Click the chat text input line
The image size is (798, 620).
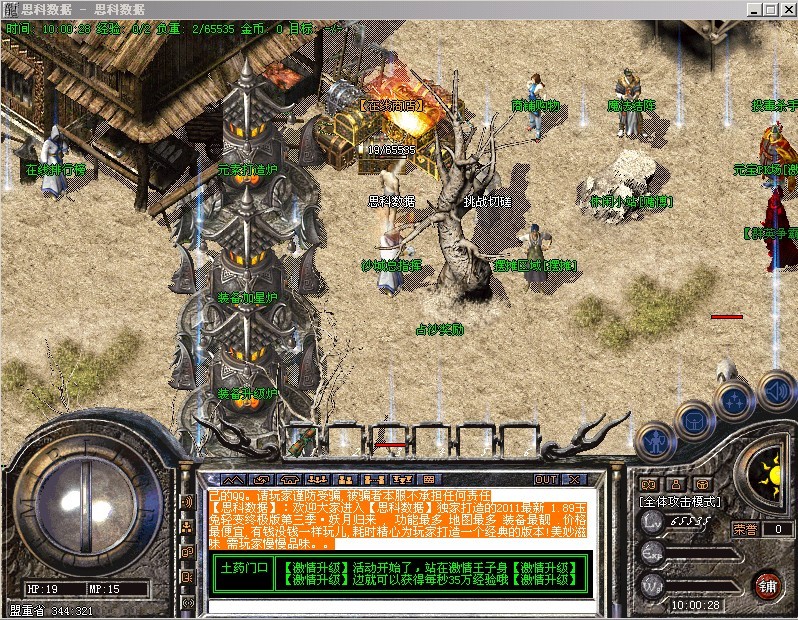tap(400, 606)
